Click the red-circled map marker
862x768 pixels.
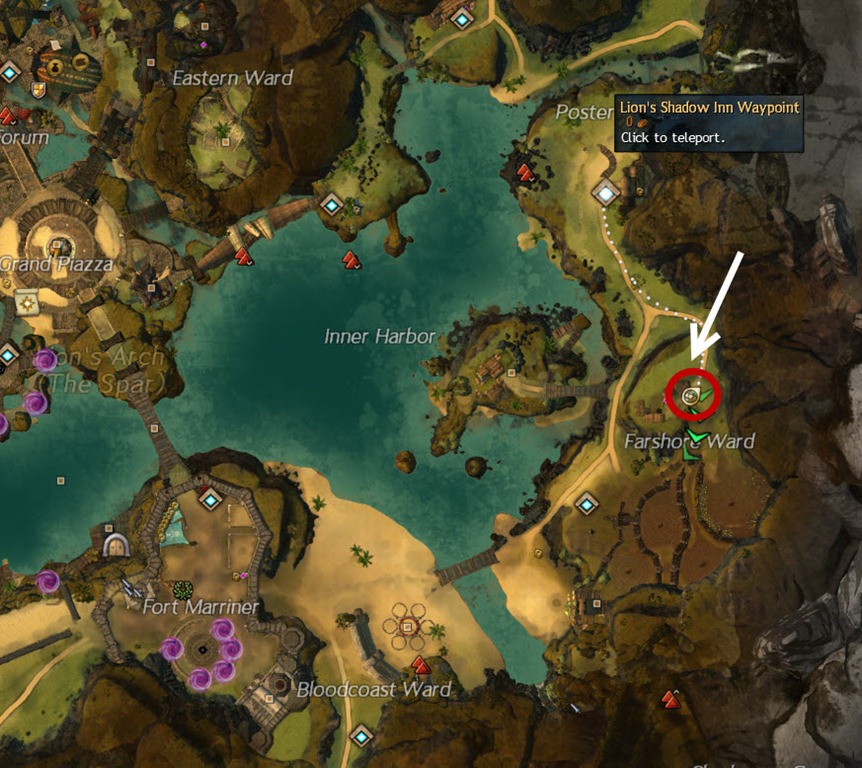tap(690, 397)
